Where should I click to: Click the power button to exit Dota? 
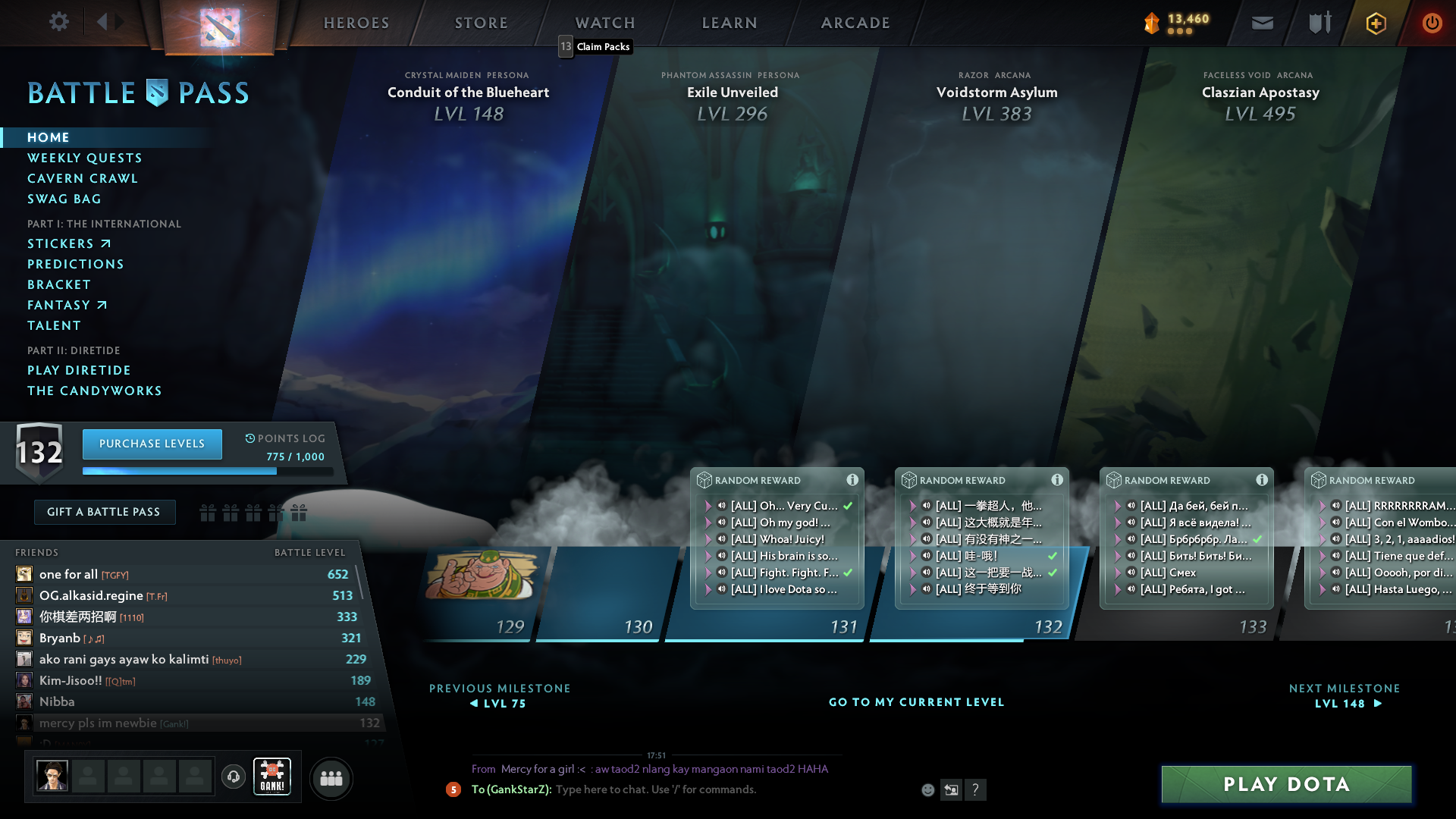(x=1432, y=23)
